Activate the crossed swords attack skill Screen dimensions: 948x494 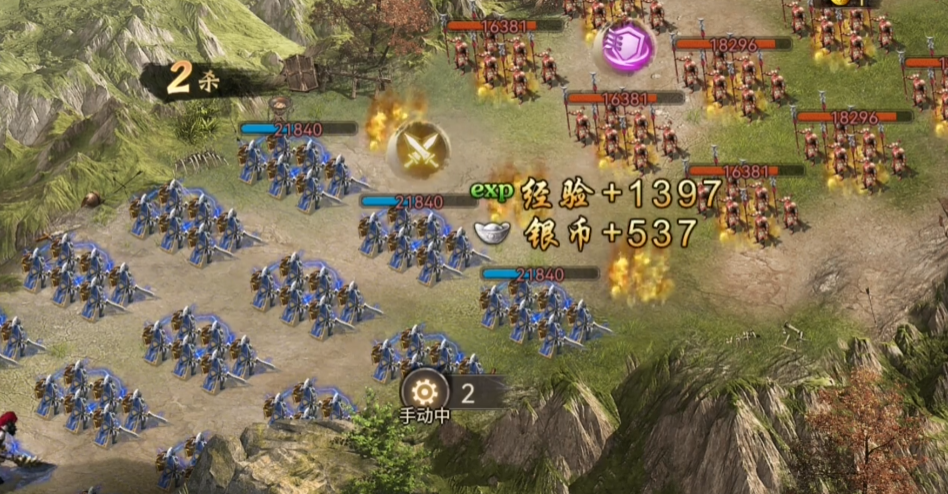pos(418,150)
